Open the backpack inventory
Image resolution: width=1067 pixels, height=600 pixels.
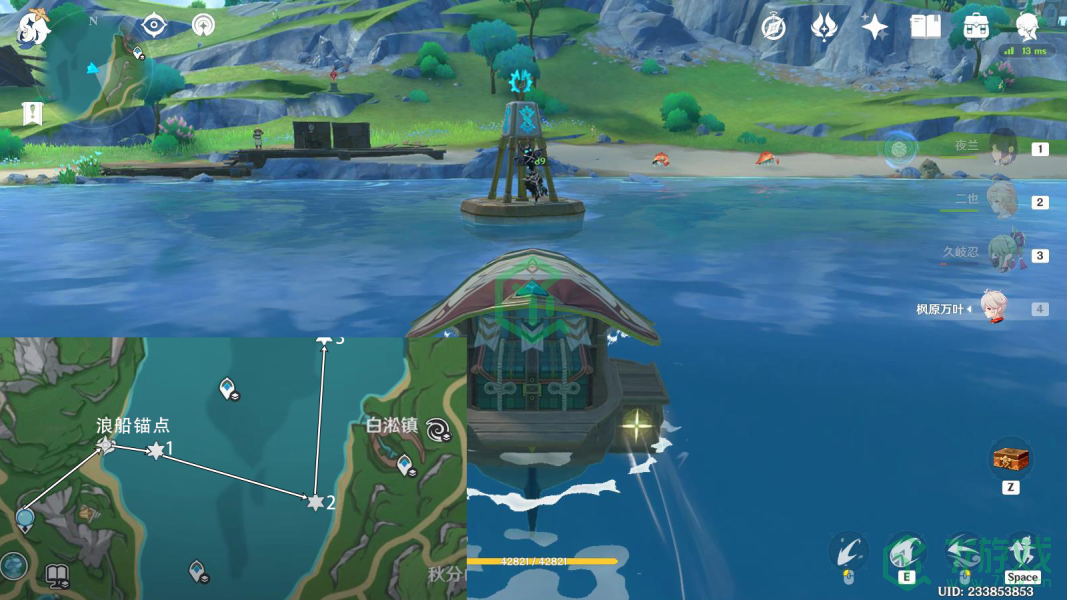point(976,27)
